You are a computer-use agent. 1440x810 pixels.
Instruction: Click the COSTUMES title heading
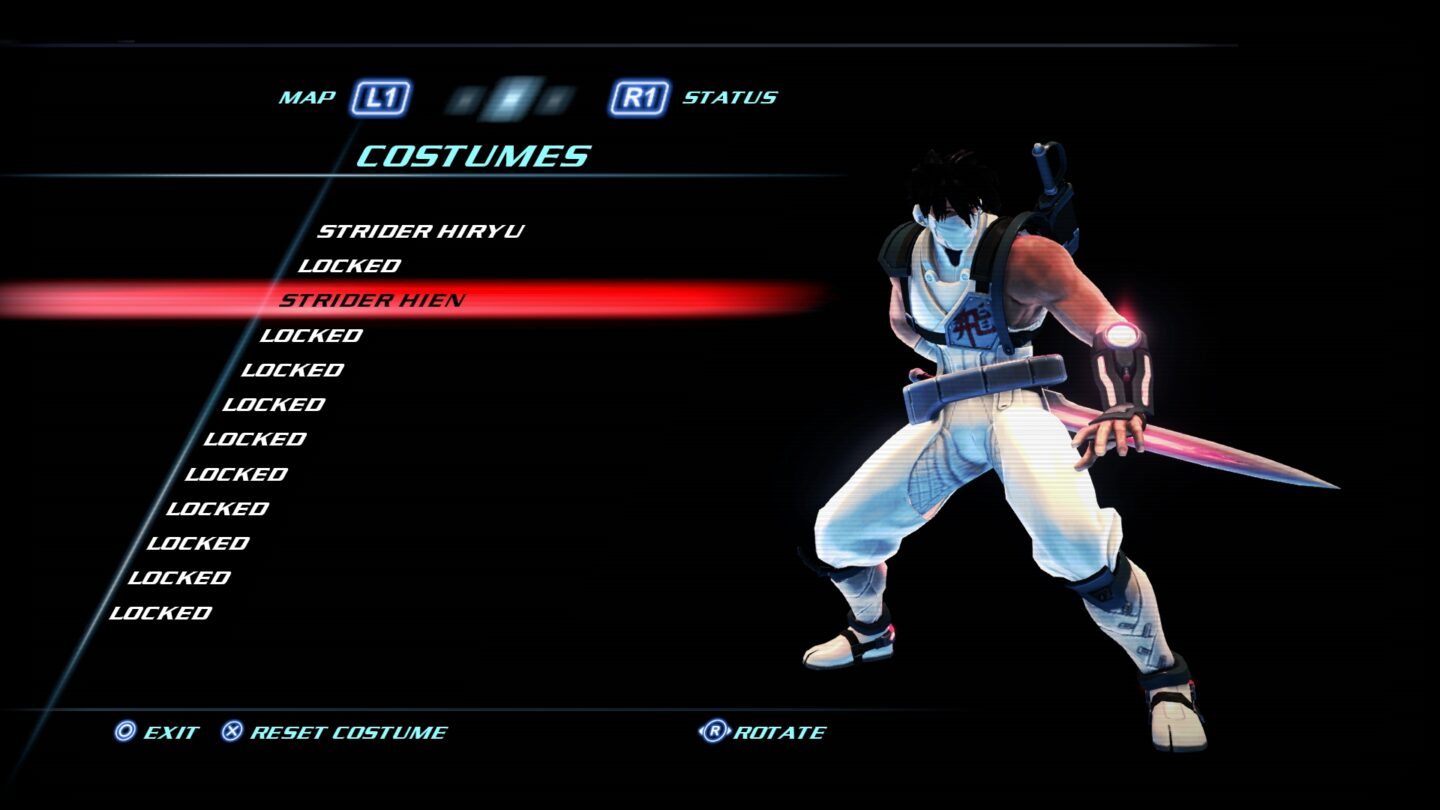point(472,155)
